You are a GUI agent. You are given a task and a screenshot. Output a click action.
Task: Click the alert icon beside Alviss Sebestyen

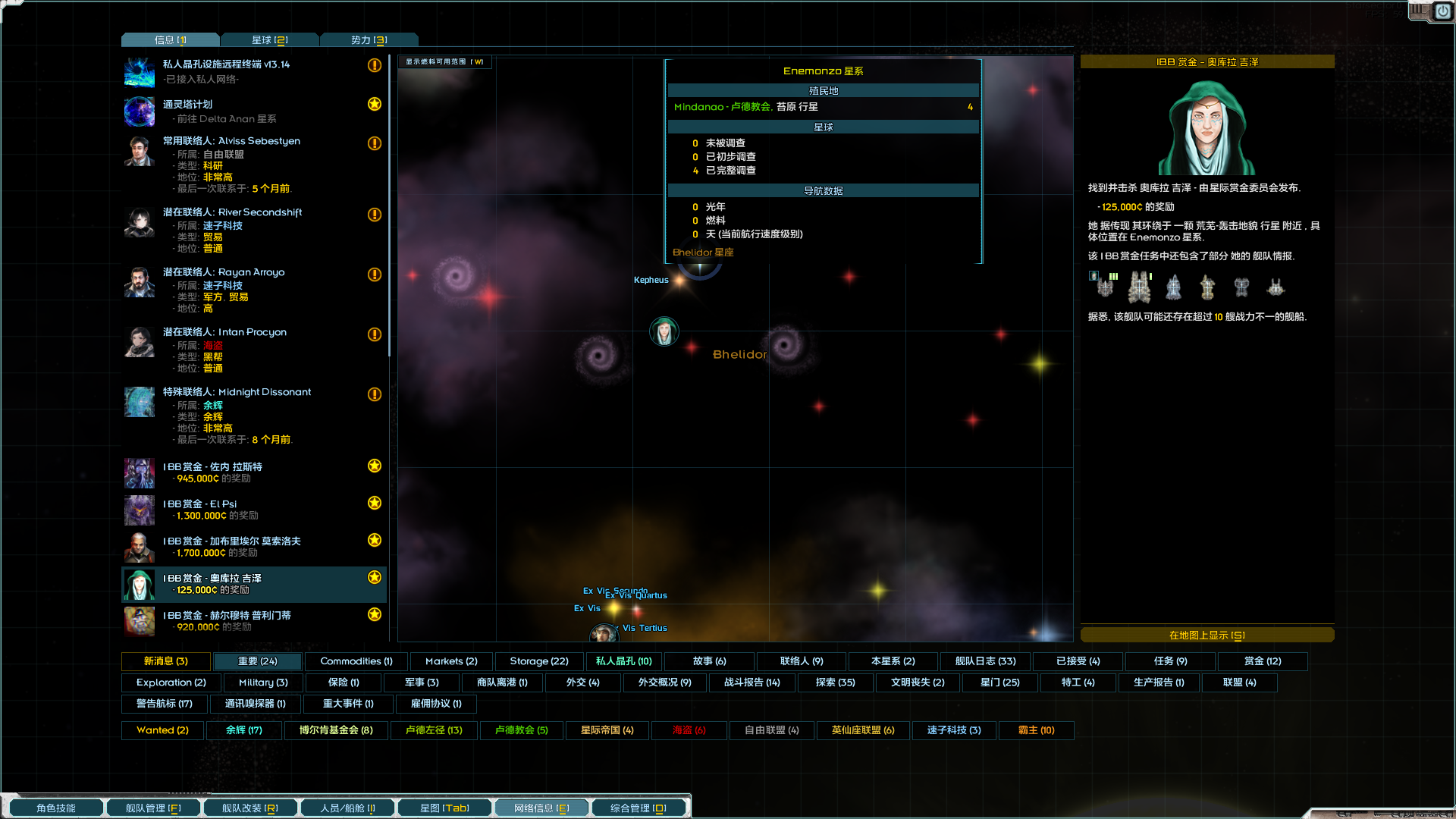click(374, 144)
